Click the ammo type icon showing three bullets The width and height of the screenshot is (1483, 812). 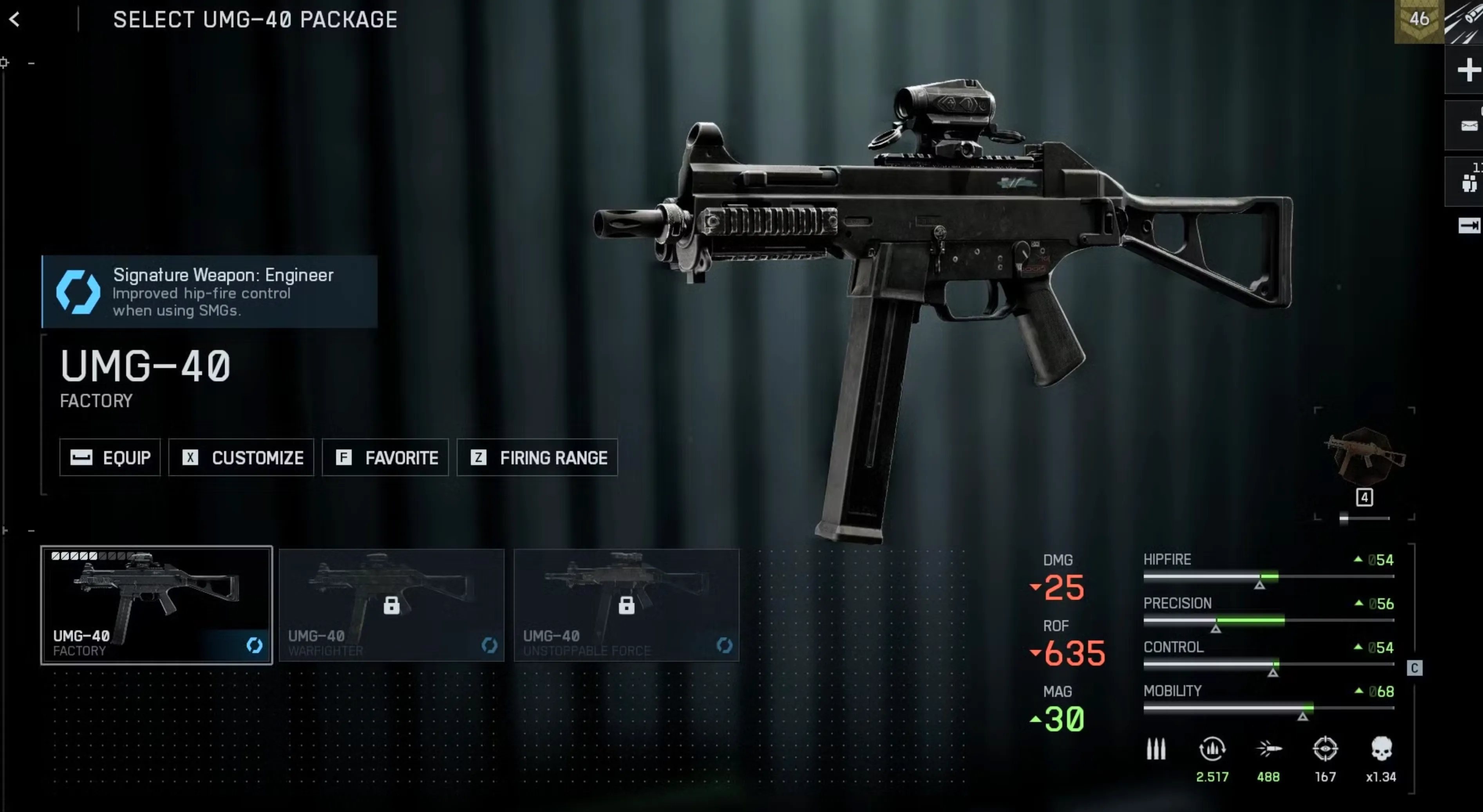1156,749
